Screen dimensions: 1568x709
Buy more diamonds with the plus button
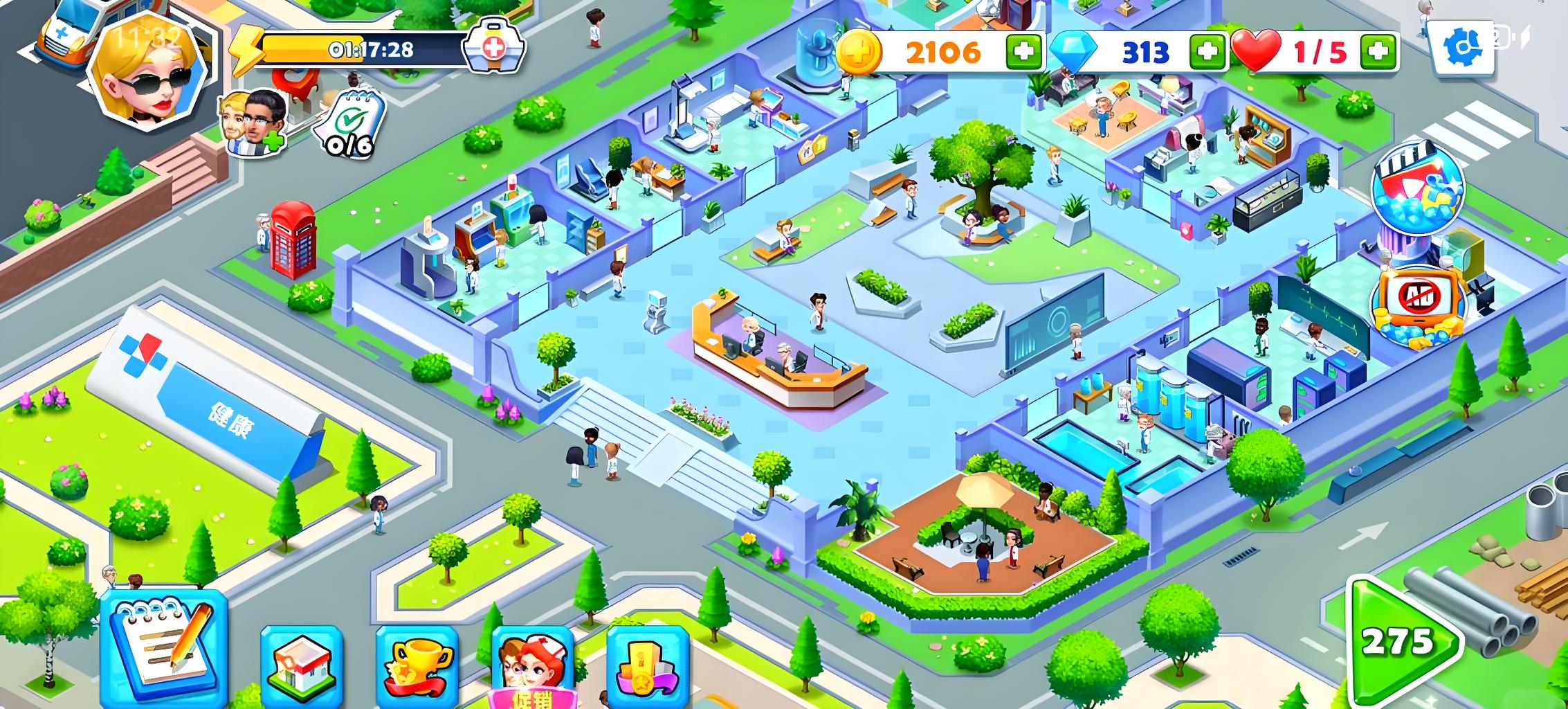tap(1206, 51)
